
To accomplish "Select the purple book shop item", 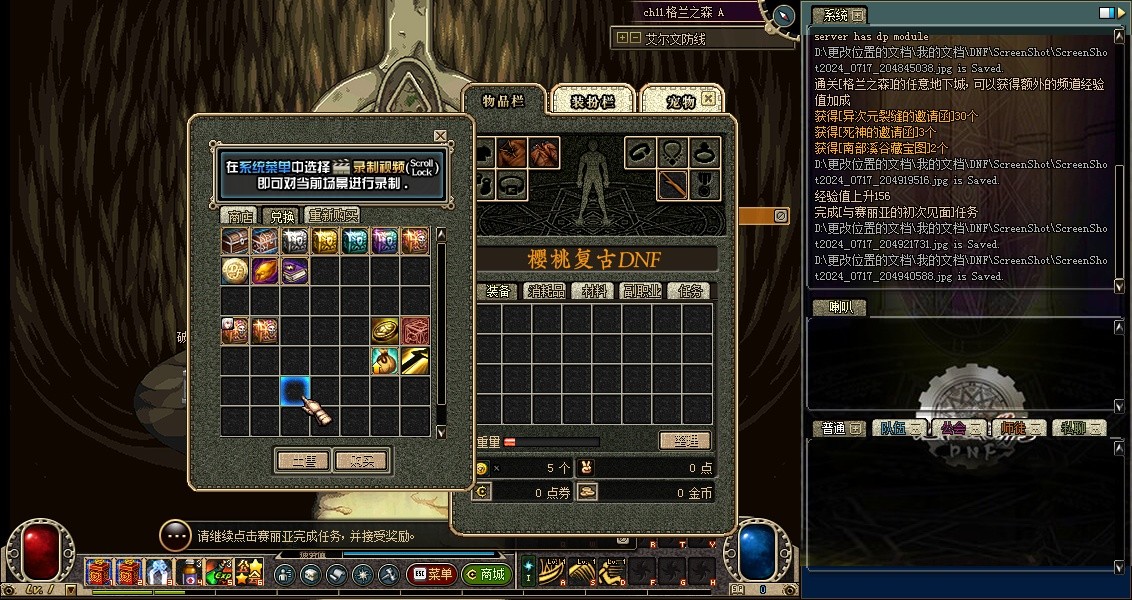I will [294, 270].
